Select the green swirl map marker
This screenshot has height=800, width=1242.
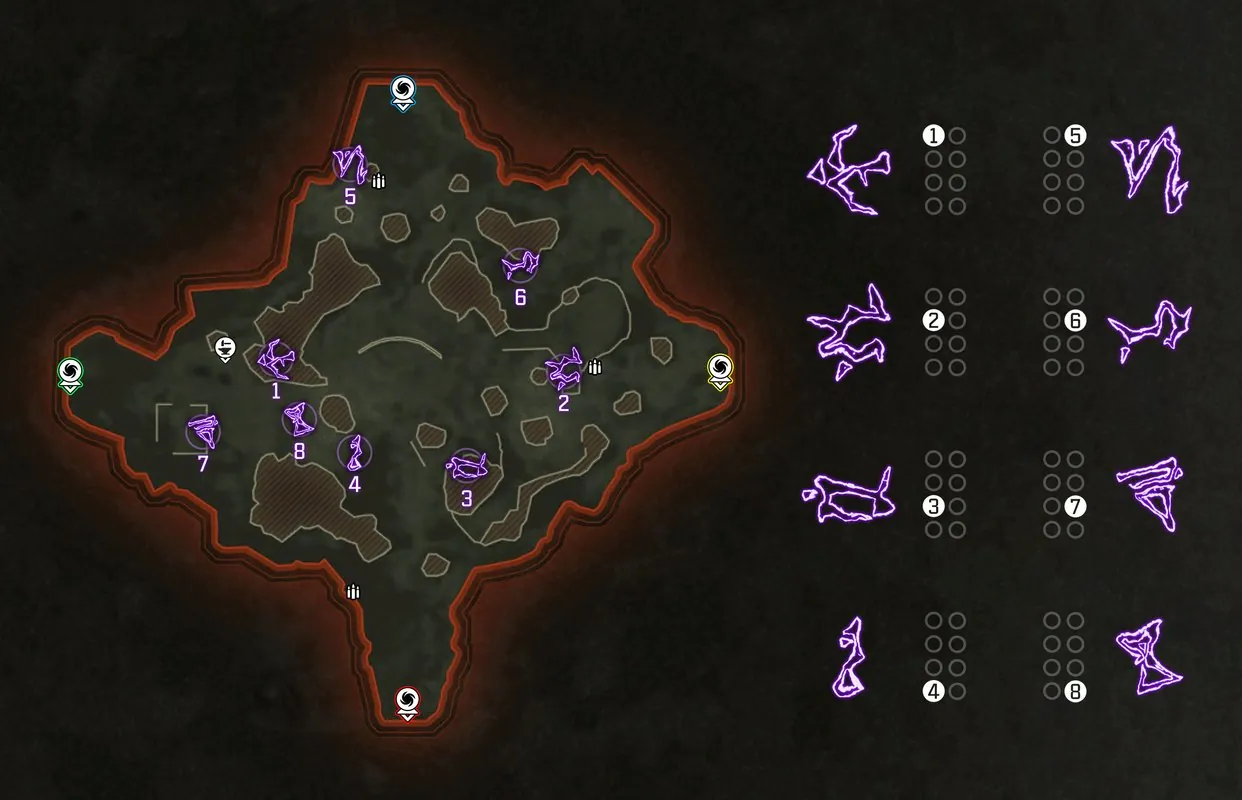point(71,373)
